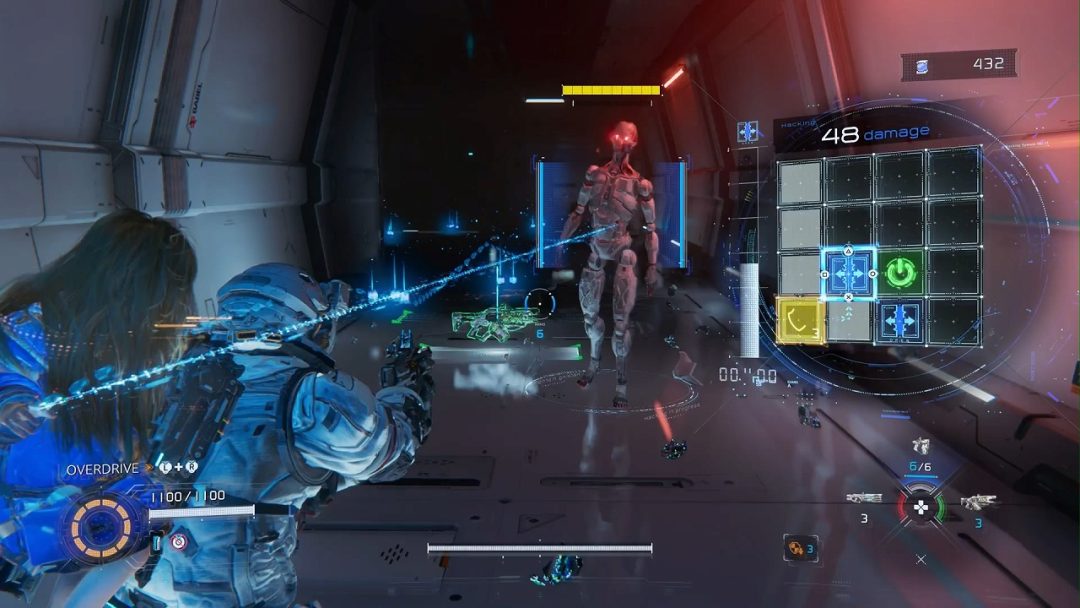
Task: Select the green power node tile
Action: click(x=902, y=272)
